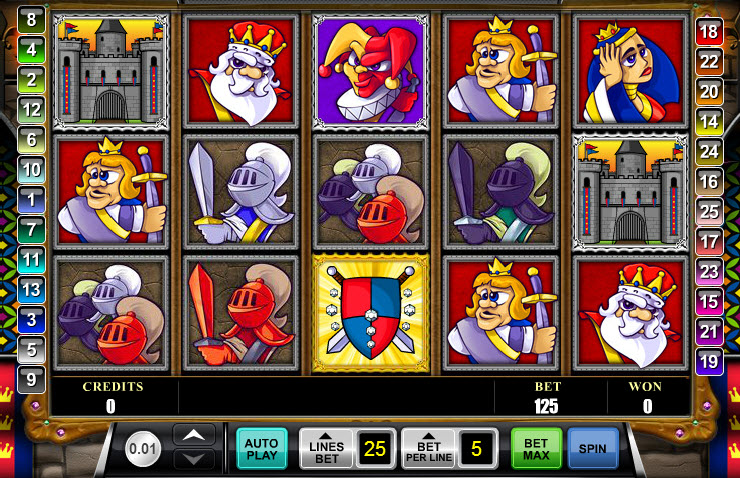Raise the stake with BET PER LINE
The height and width of the screenshot is (478, 740).
pos(427,449)
